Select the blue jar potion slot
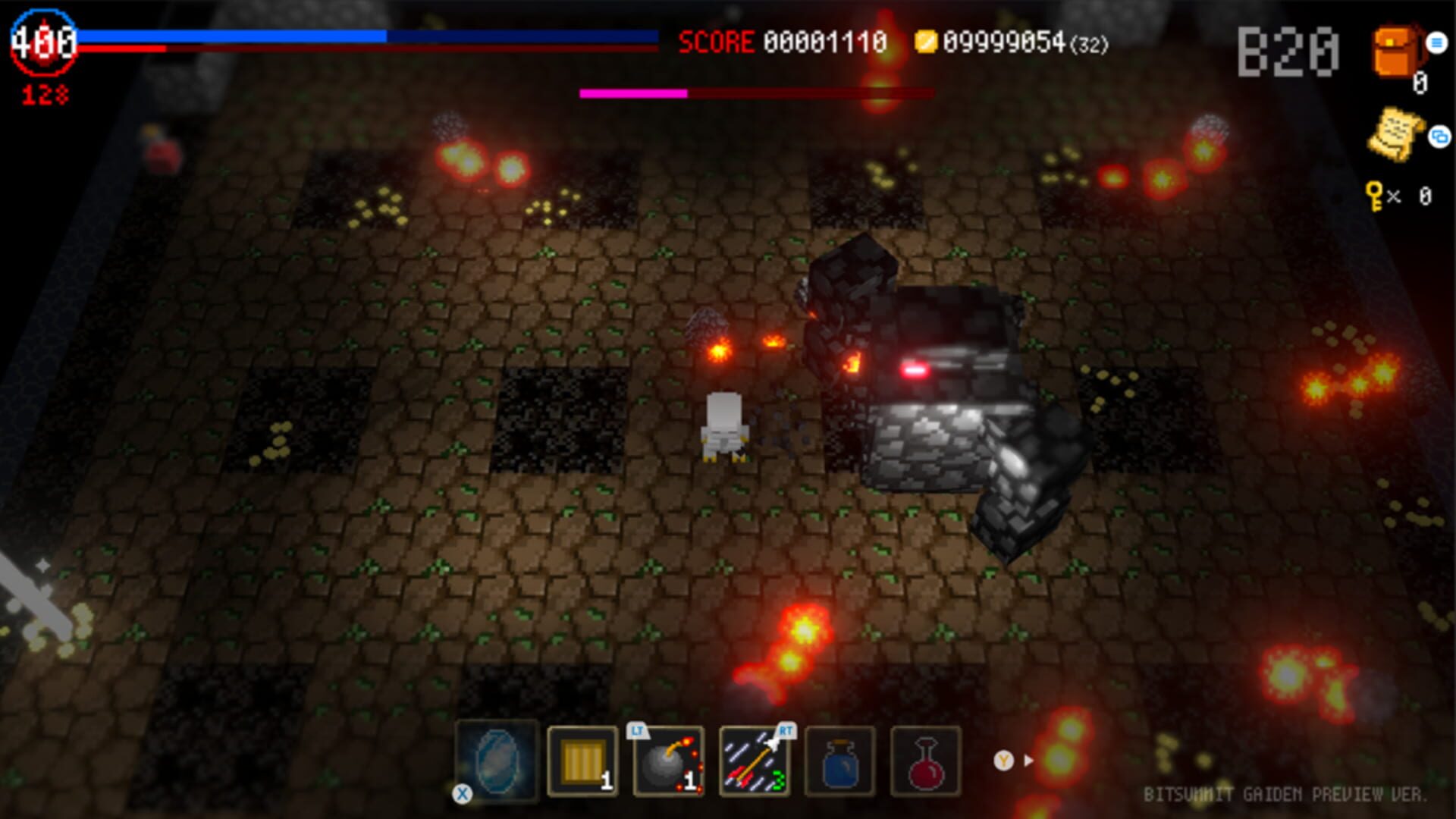Viewport: 1456px width, 819px height. pyautogui.click(x=842, y=761)
